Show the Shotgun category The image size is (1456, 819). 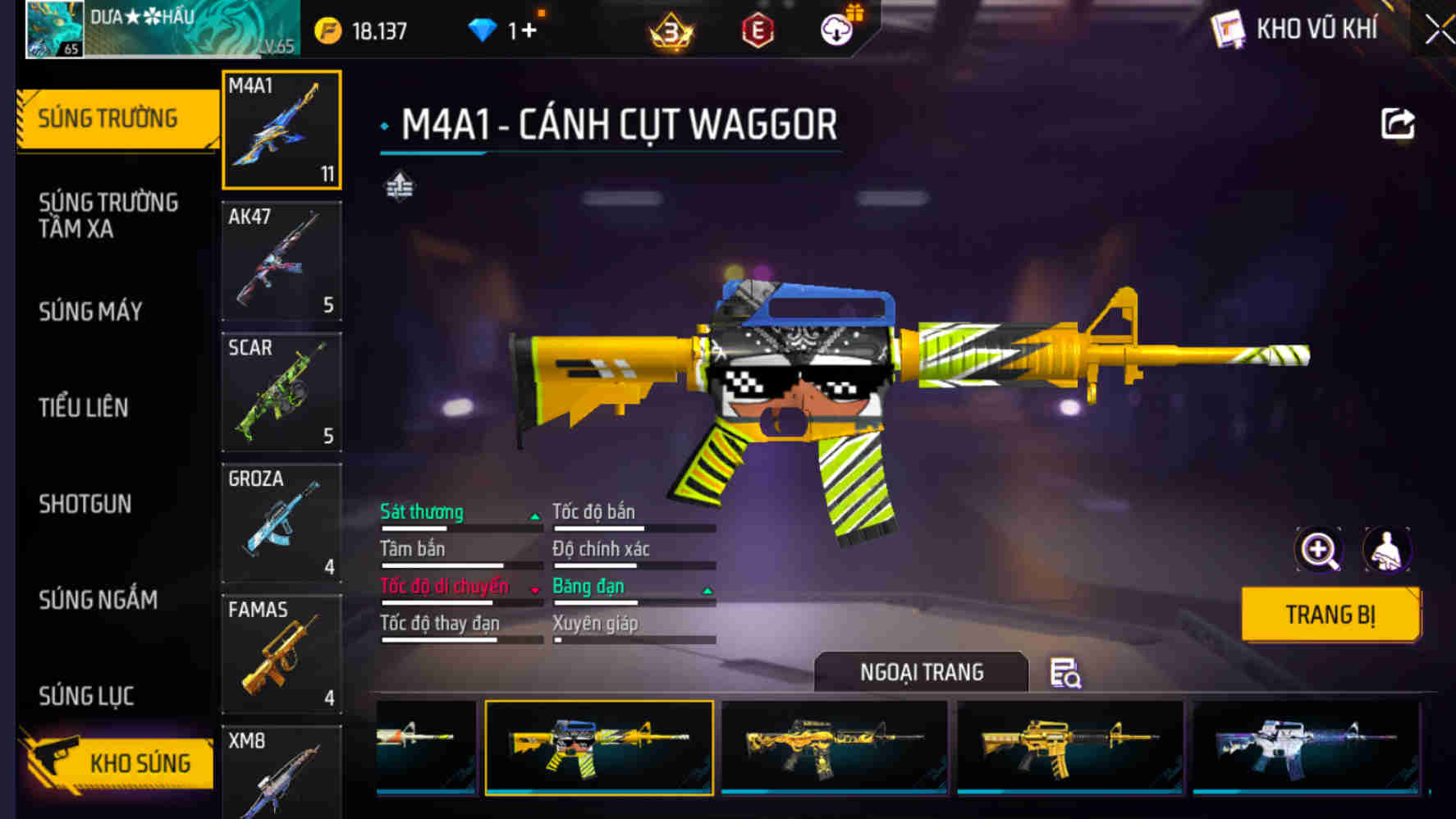pyautogui.click(x=85, y=503)
